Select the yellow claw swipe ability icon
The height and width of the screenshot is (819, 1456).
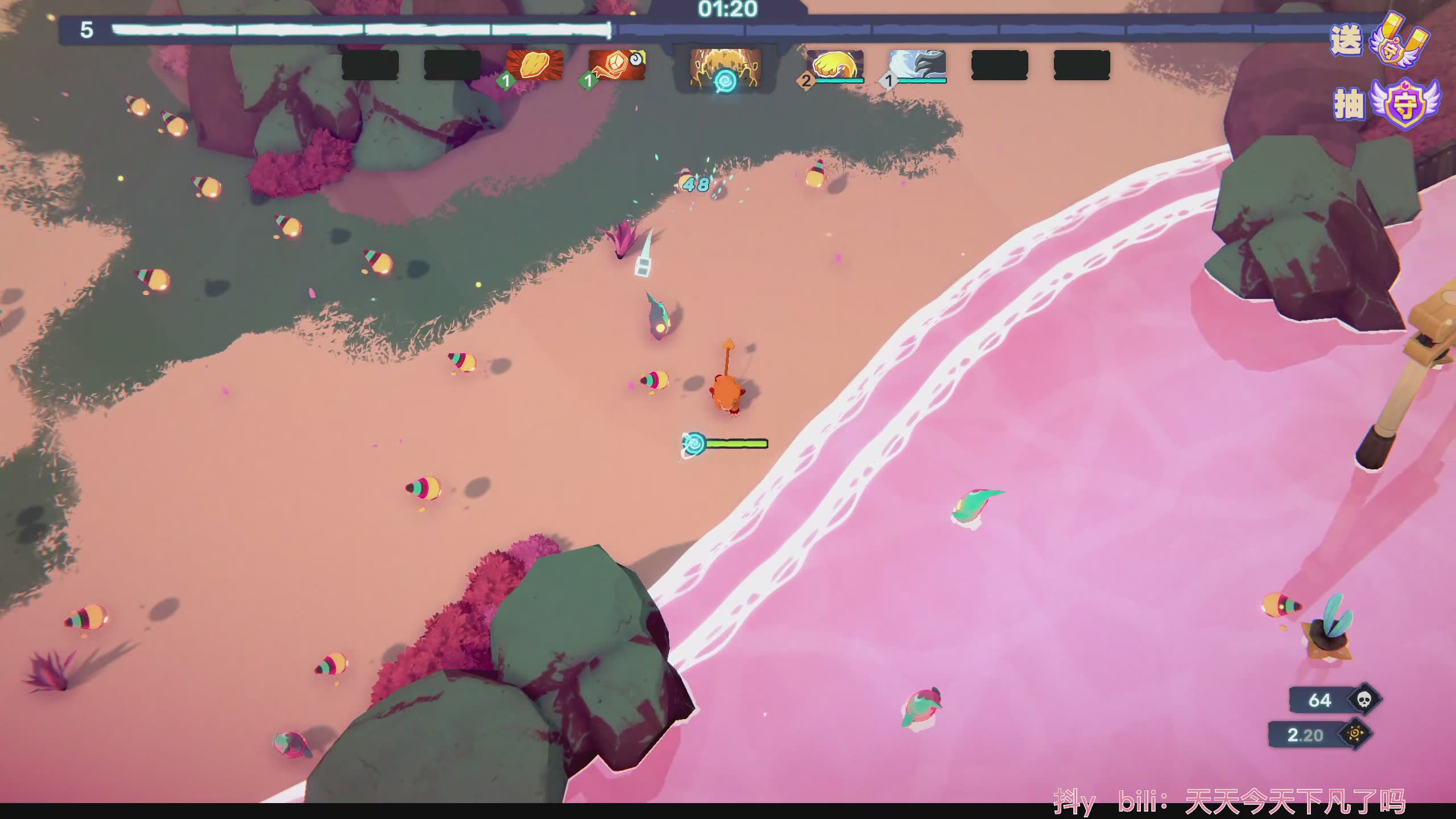[835, 65]
